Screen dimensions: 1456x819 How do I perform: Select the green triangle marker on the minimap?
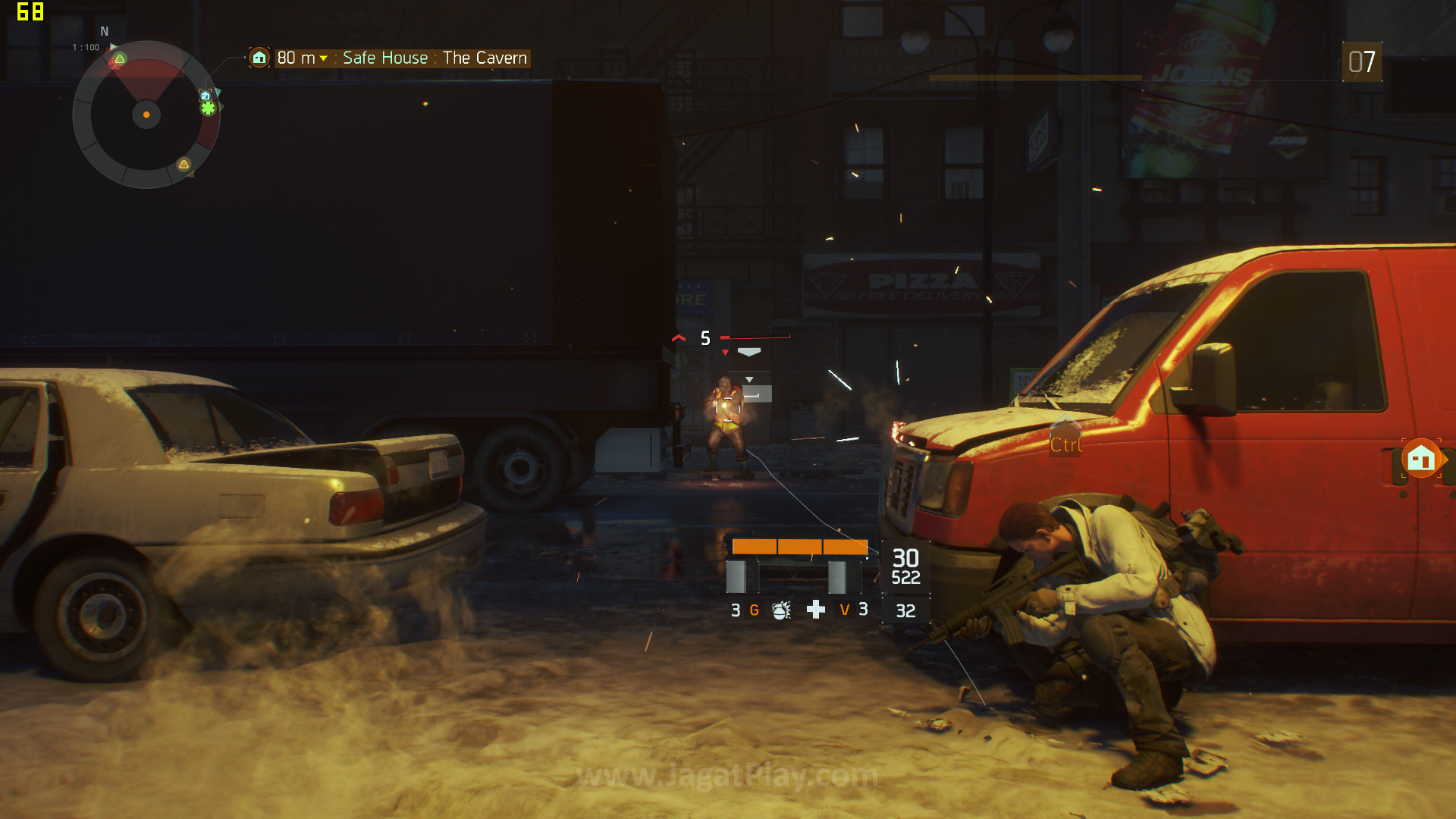[x=120, y=59]
